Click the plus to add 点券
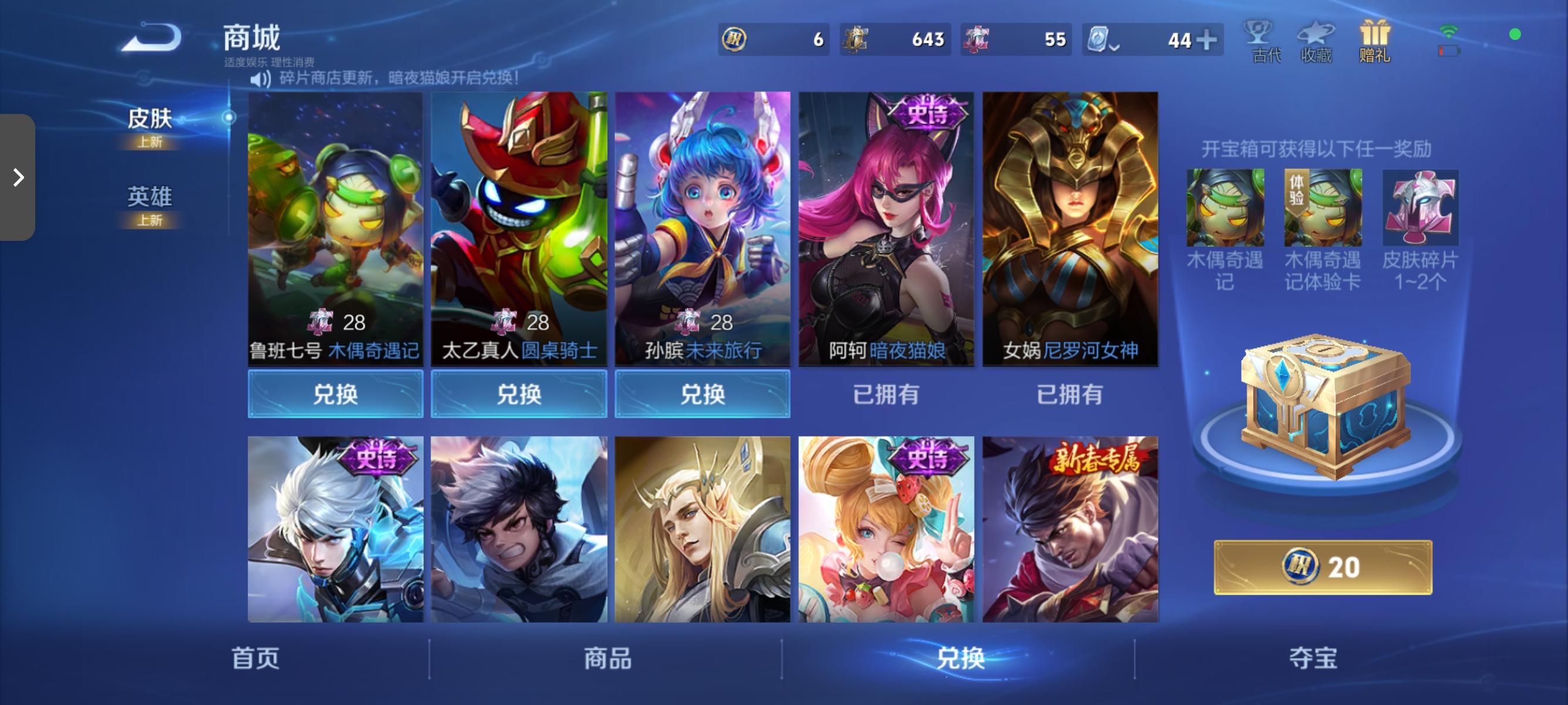This screenshot has height=705, width=1568. click(x=1210, y=39)
